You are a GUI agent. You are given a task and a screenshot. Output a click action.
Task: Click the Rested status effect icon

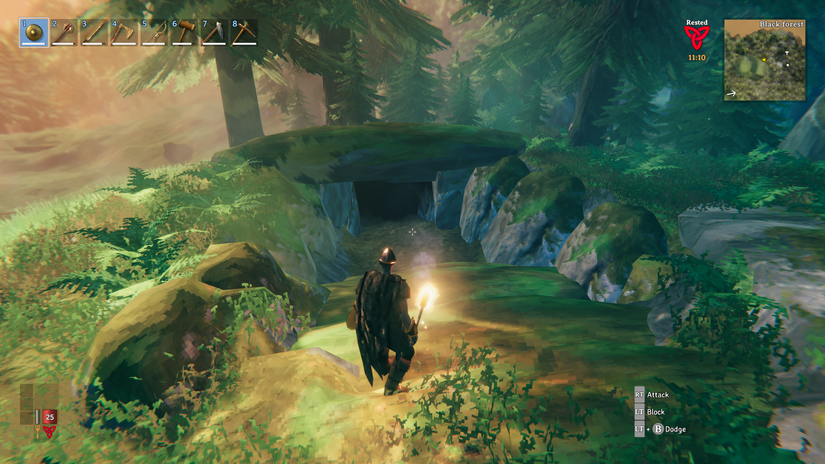(x=694, y=37)
